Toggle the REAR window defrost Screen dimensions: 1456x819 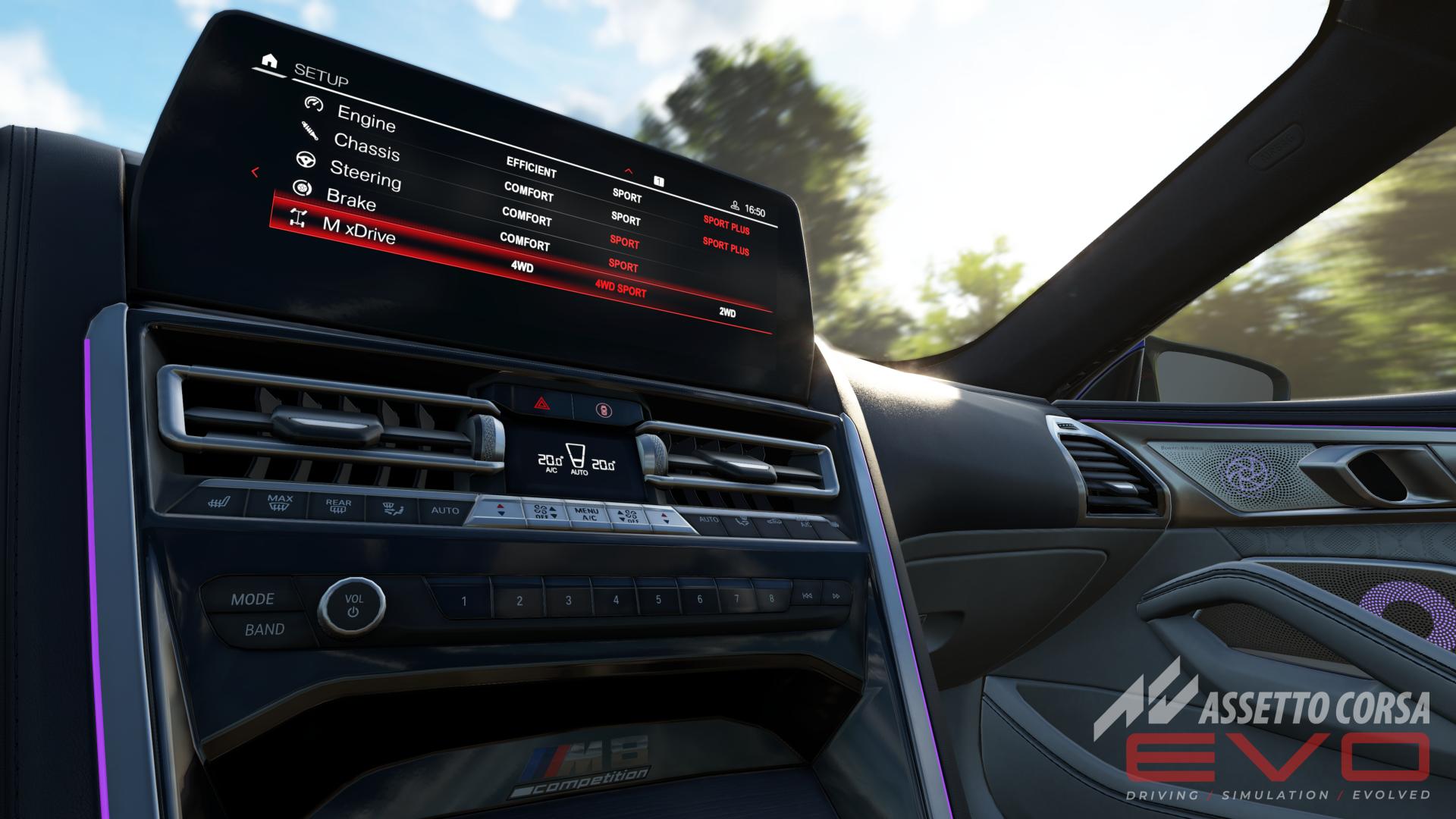(x=338, y=506)
